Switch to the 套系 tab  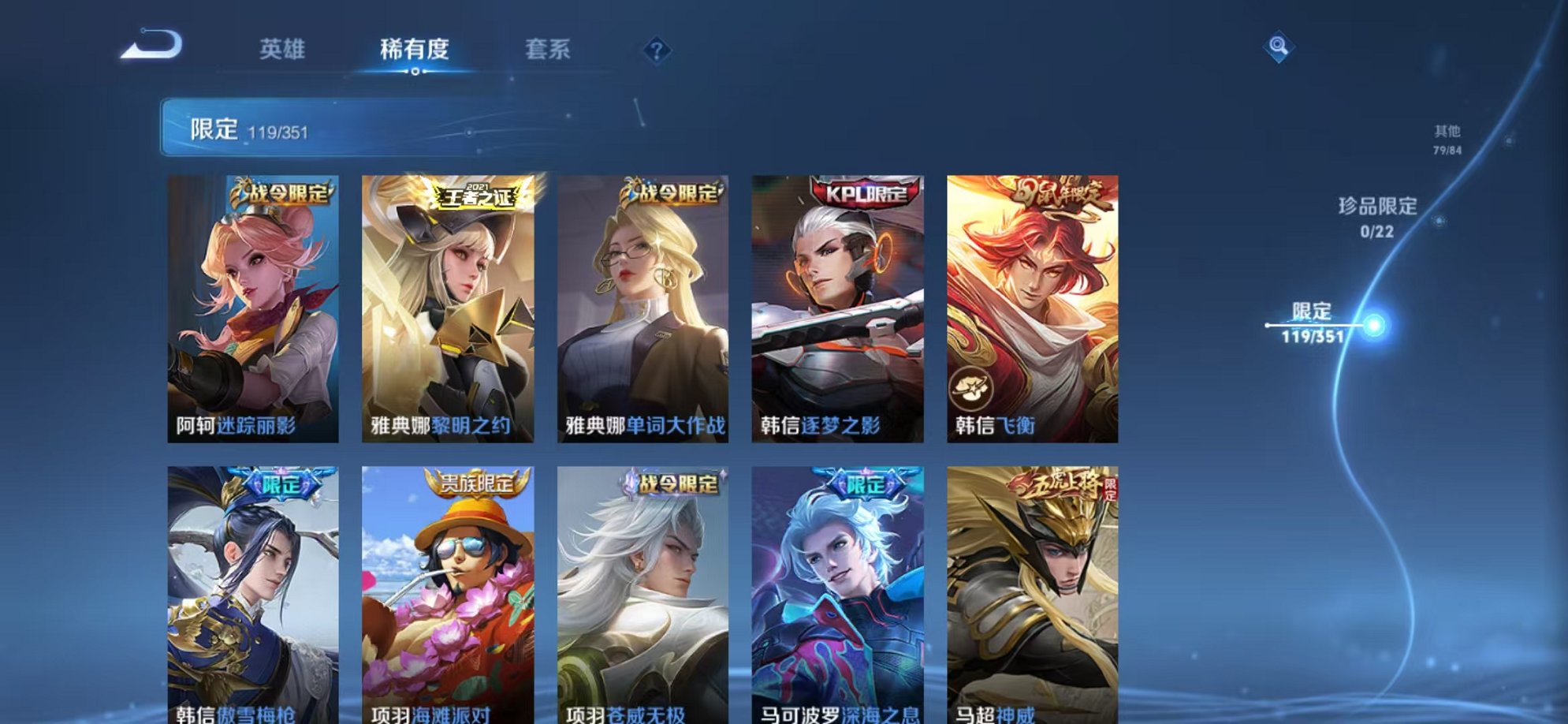tap(549, 49)
